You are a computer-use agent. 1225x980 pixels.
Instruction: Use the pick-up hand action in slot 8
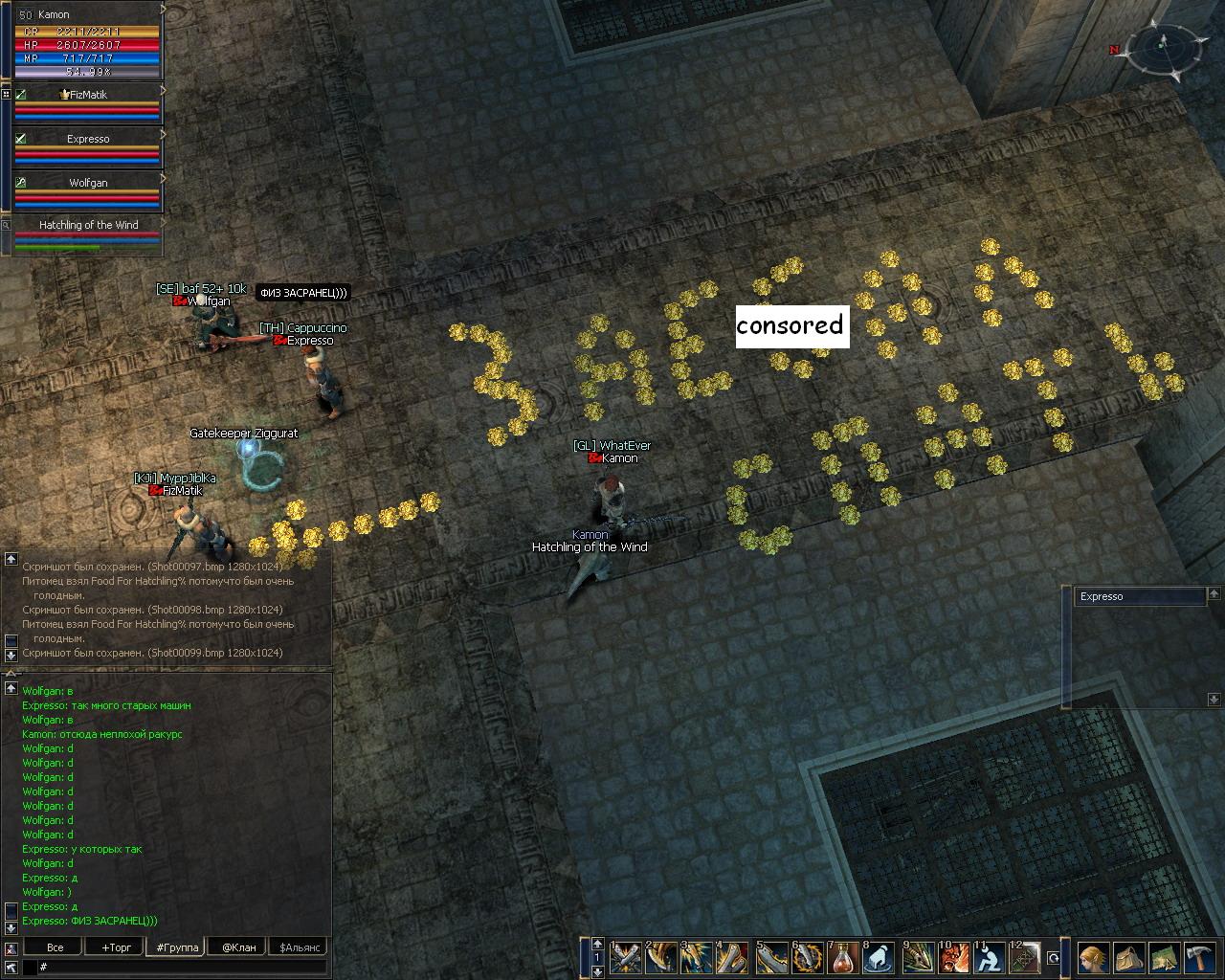[x=880, y=957]
